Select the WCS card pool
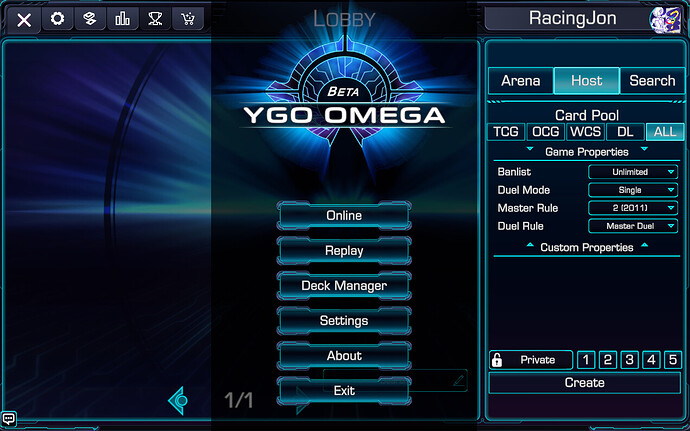The image size is (690, 431). point(585,132)
